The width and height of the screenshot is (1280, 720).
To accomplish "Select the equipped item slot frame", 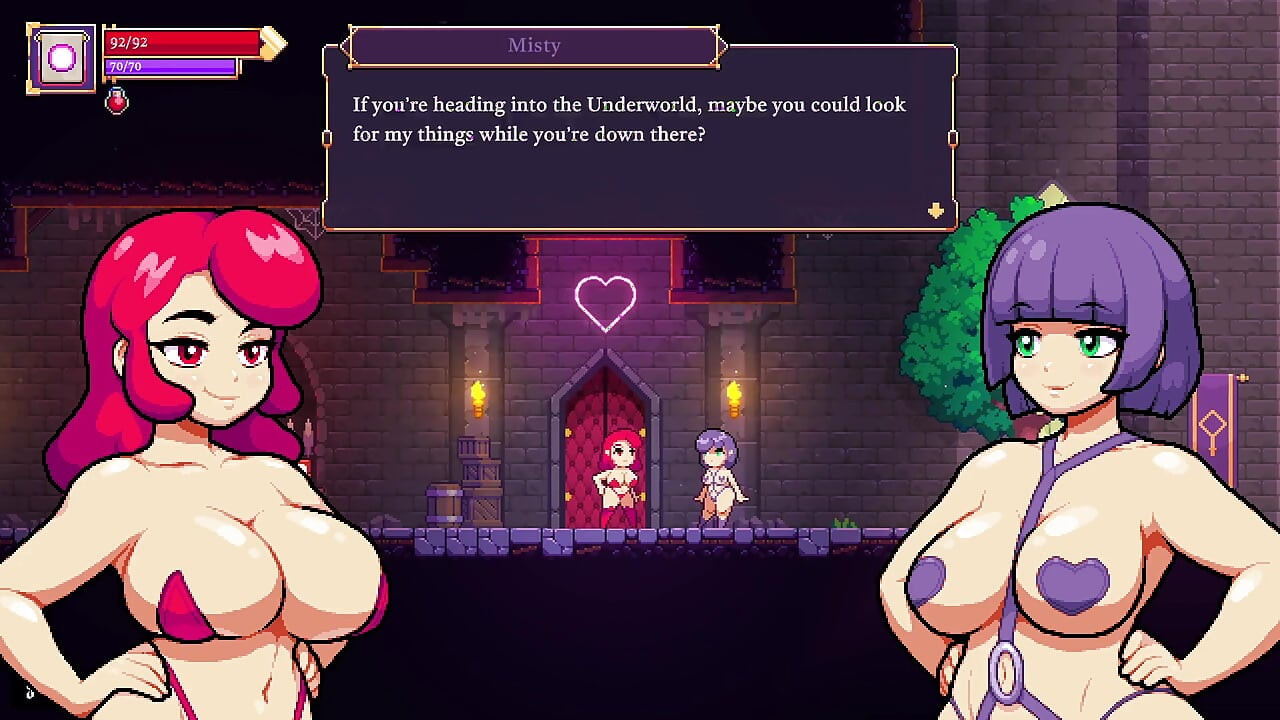I will (61, 60).
